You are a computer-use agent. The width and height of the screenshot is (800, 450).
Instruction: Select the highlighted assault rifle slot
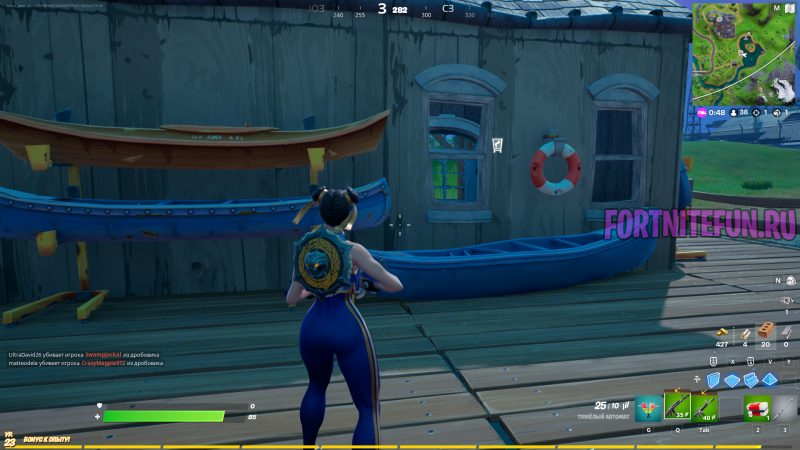tap(677, 406)
